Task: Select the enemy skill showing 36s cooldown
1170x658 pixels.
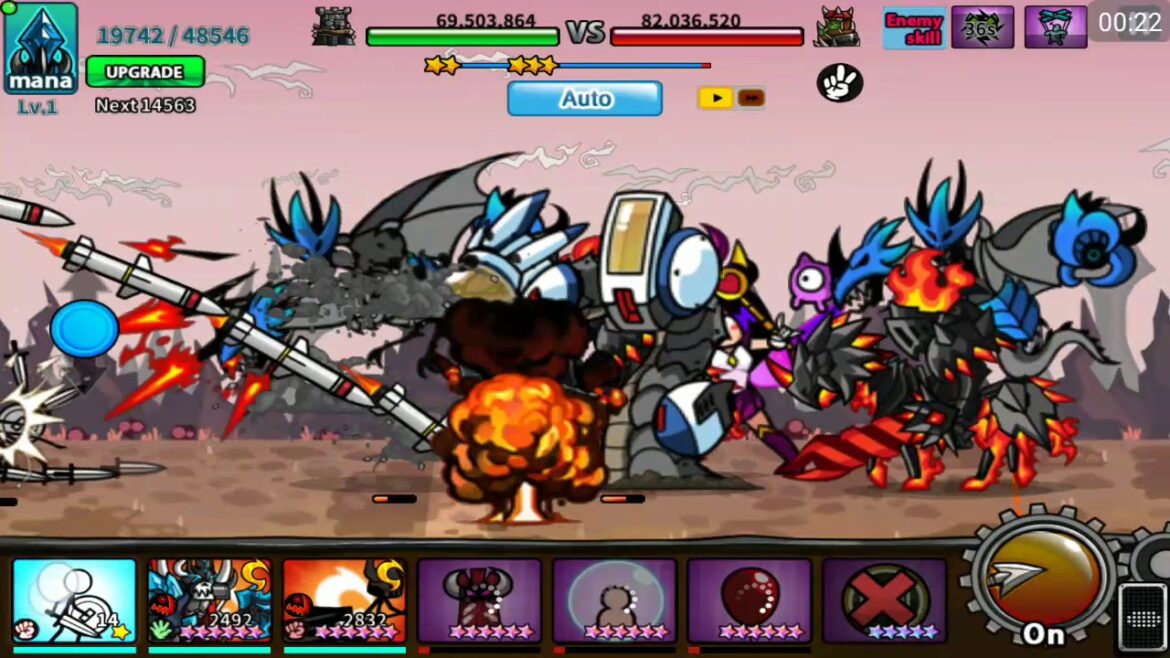Action: point(982,27)
